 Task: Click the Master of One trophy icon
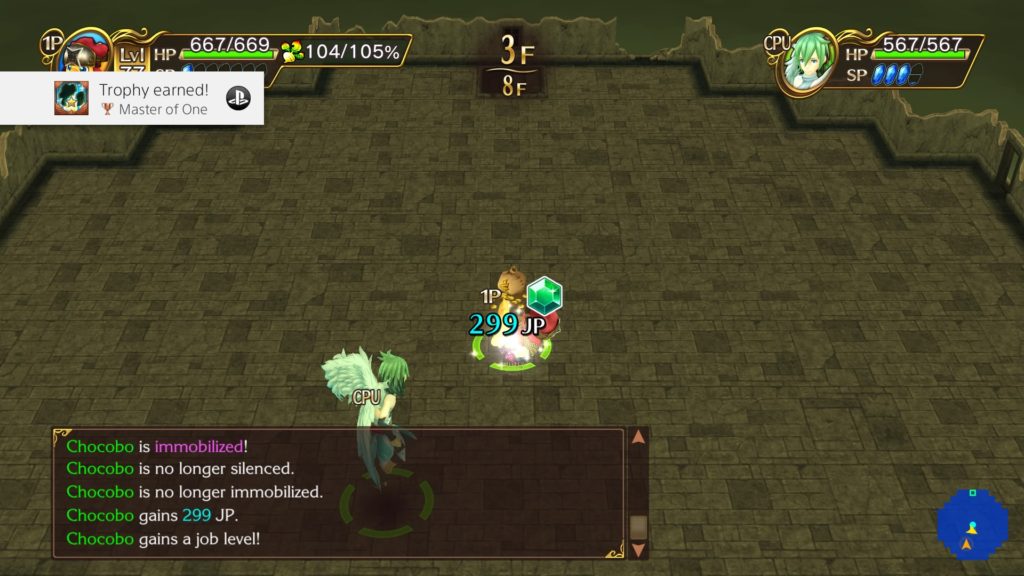pos(71,98)
